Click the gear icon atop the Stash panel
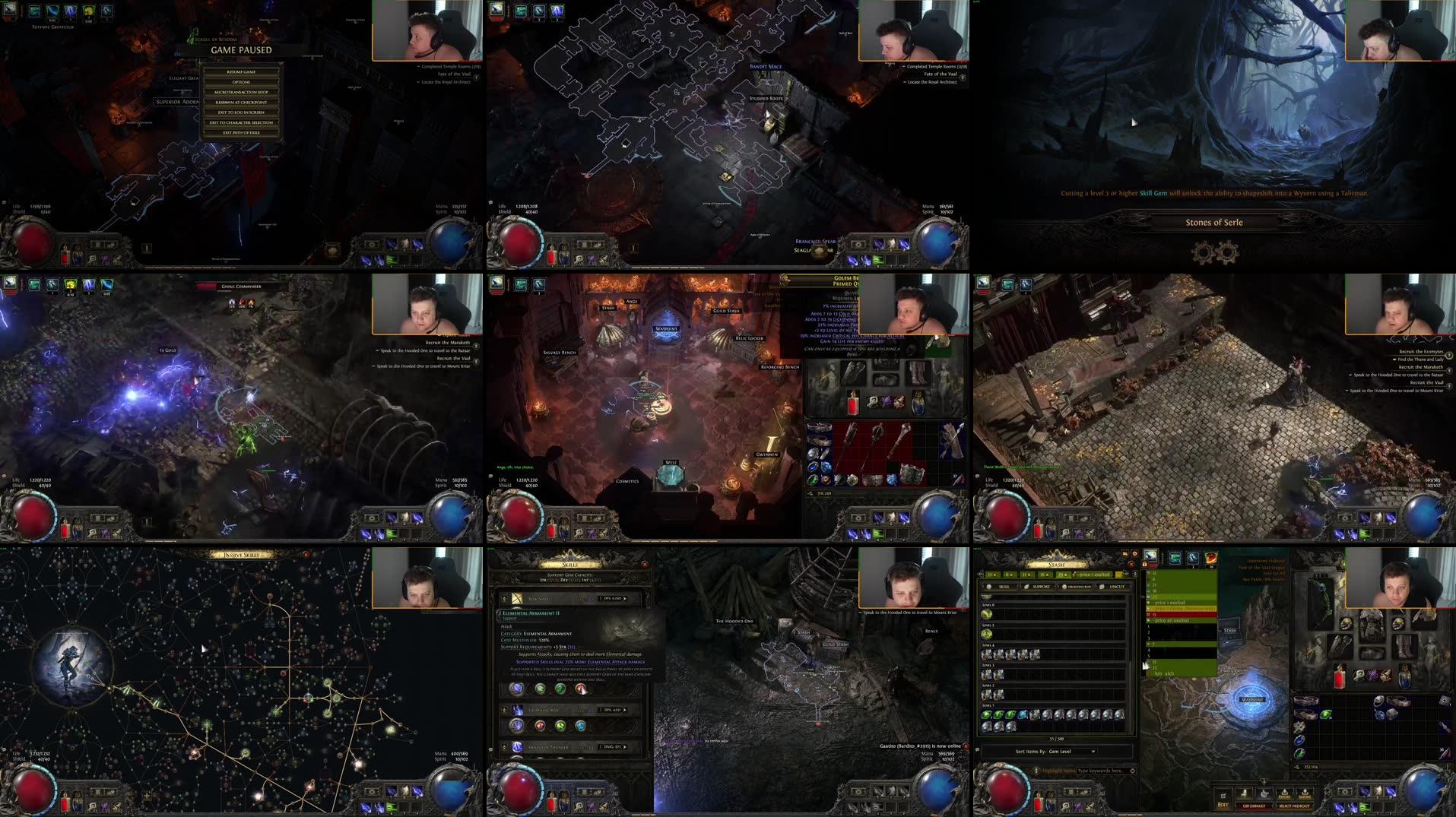This screenshot has height=817, width=1456. pos(1135,554)
